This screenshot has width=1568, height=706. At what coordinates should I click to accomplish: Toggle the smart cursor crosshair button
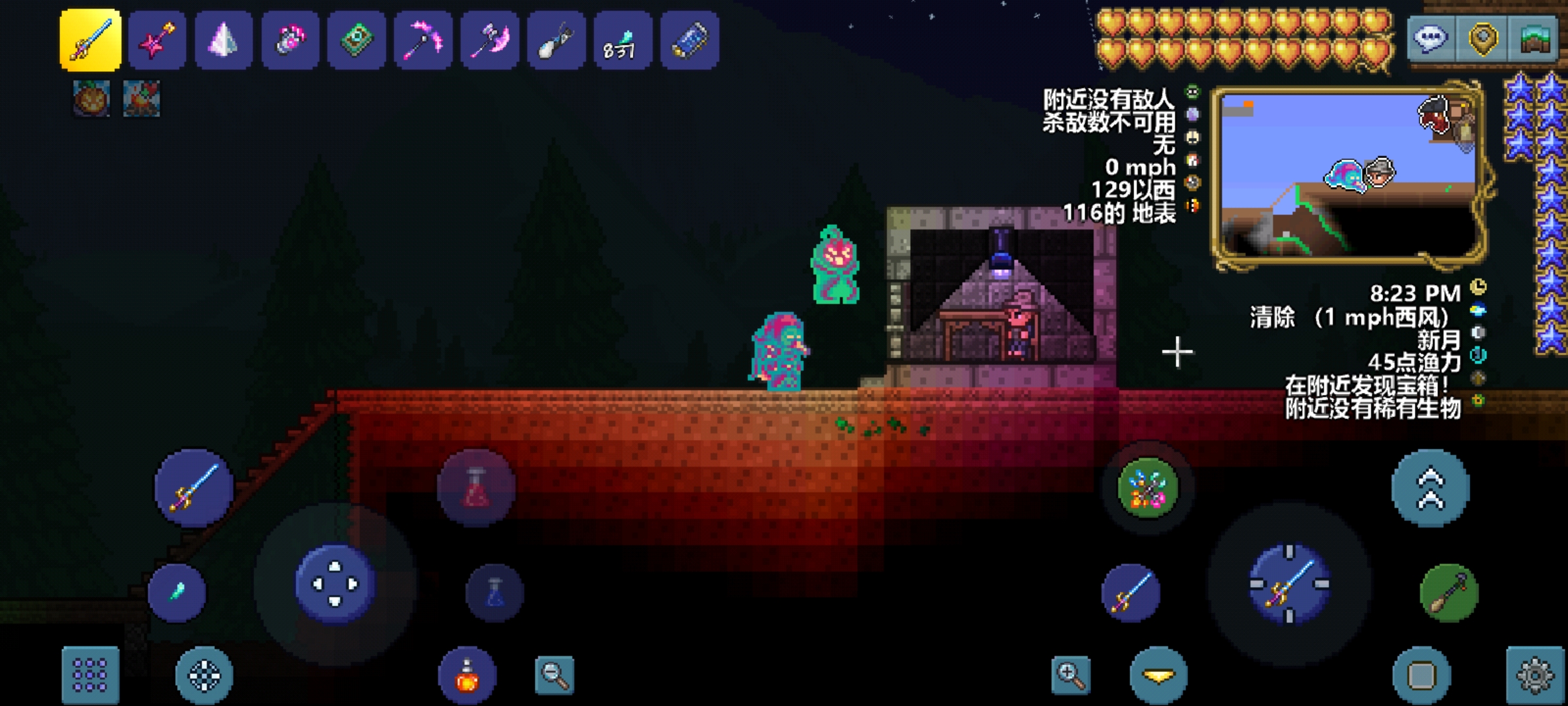204,675
